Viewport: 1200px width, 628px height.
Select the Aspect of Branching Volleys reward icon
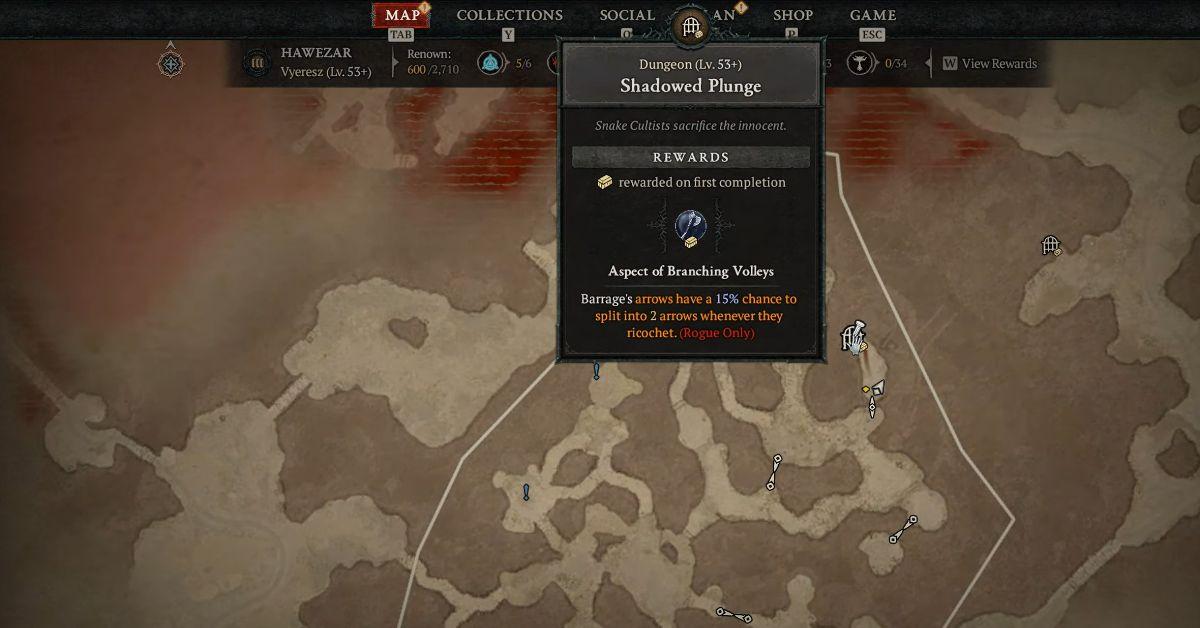[x=690, y=225]
